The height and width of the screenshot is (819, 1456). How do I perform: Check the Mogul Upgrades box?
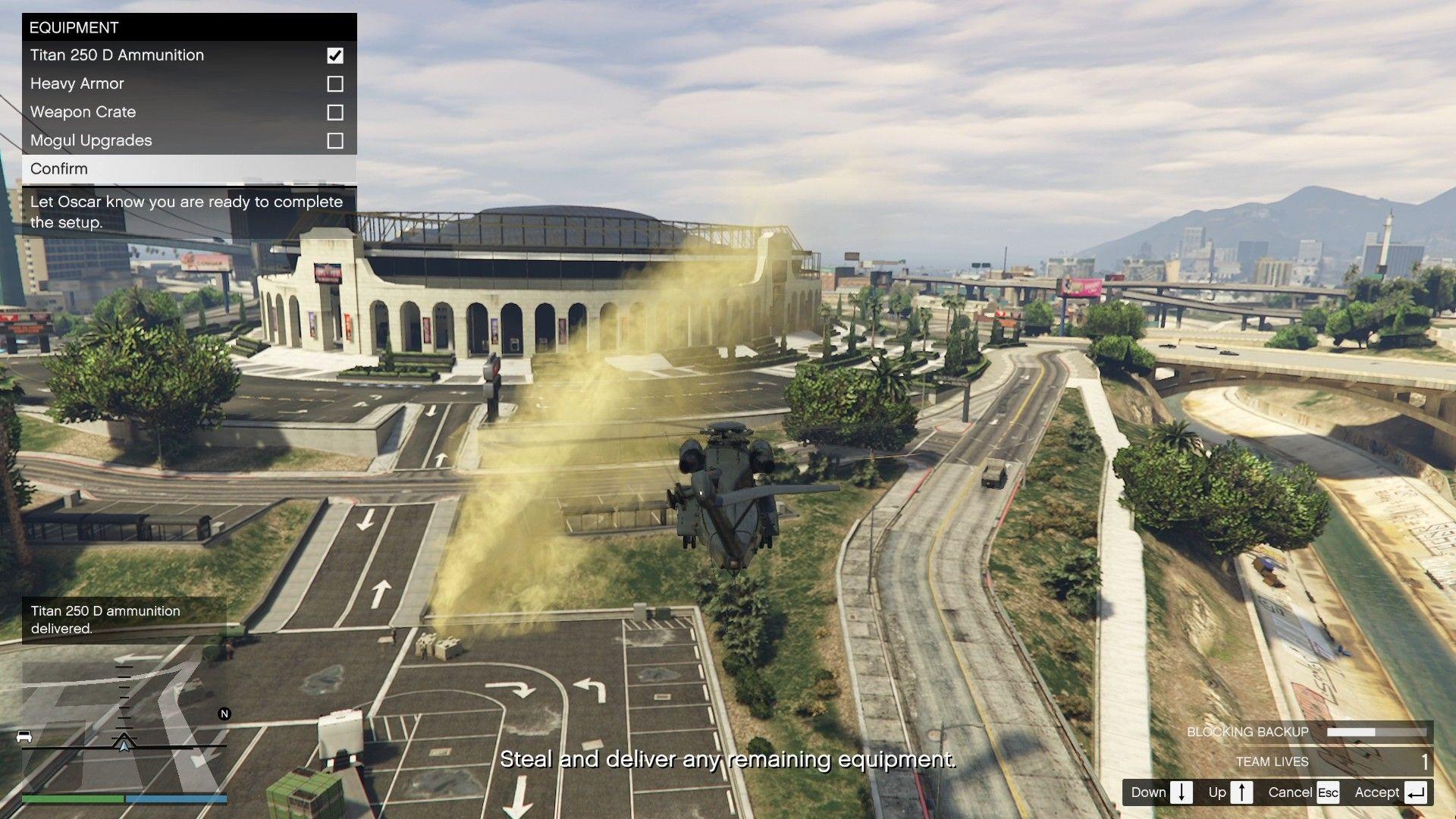(x=334, y=141)
